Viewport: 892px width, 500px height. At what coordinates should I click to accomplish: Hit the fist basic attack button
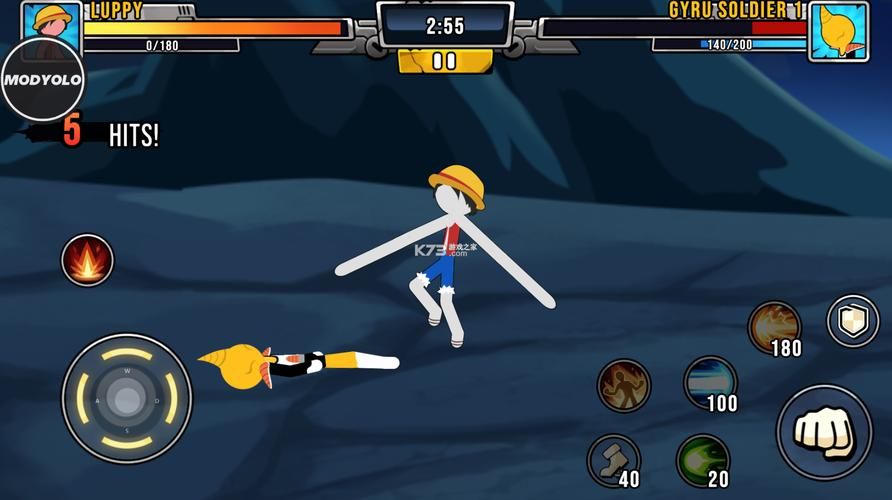coord(823,432)
